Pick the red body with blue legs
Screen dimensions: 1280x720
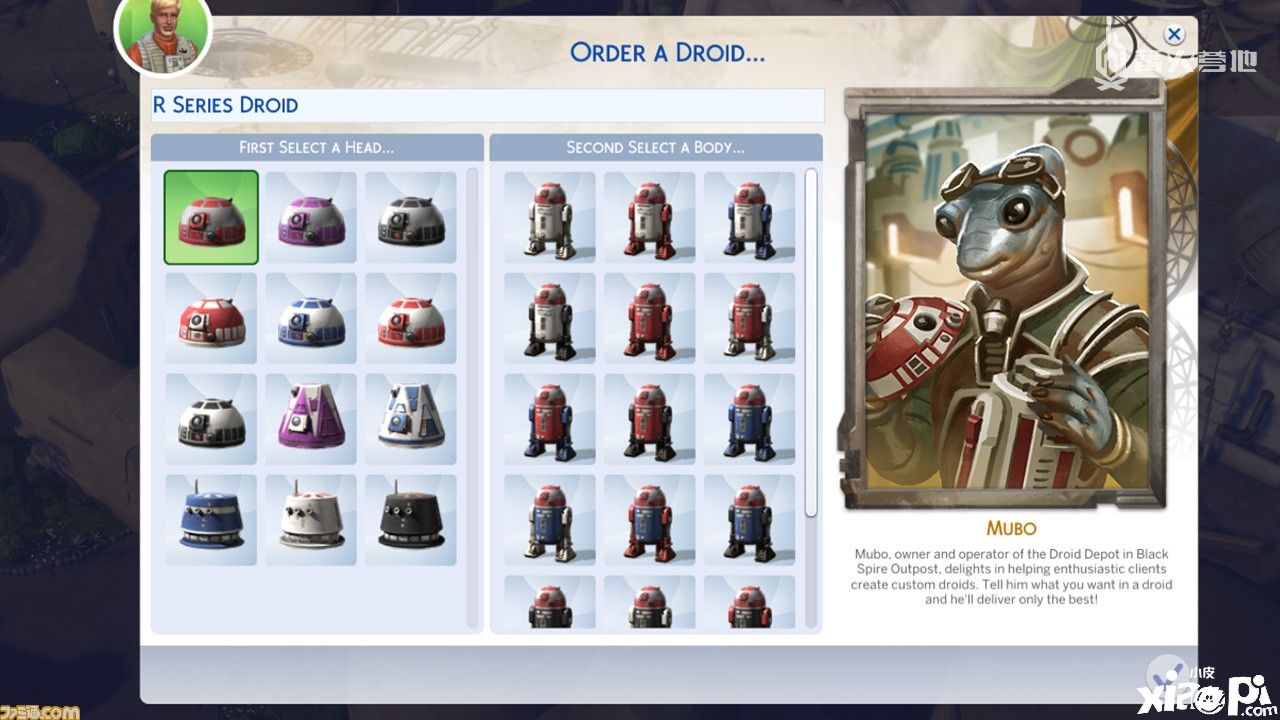pyautogui.click(x=550, y=419)
